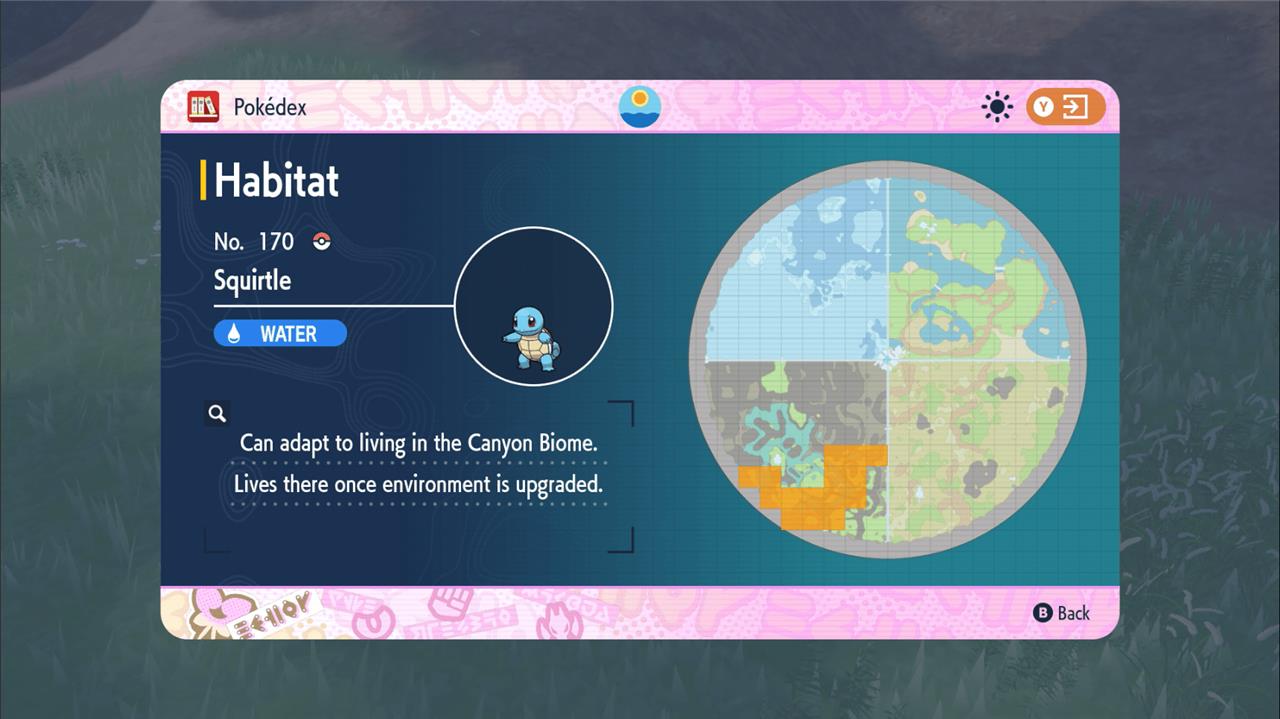Open the circular habitat map

point(888,360)
